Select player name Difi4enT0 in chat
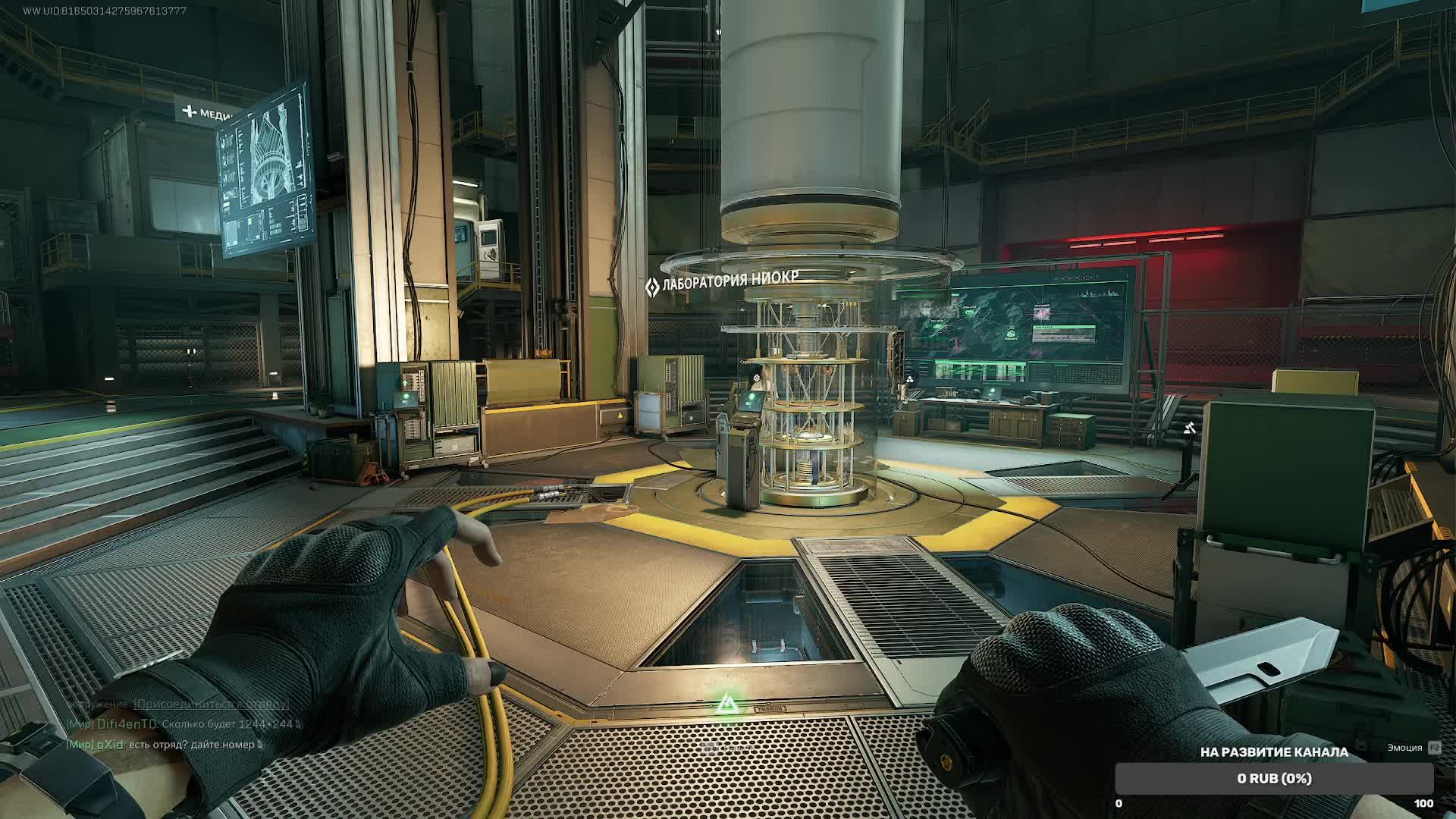Viewport: 1456px width, 819px height. tap(127, 724)
